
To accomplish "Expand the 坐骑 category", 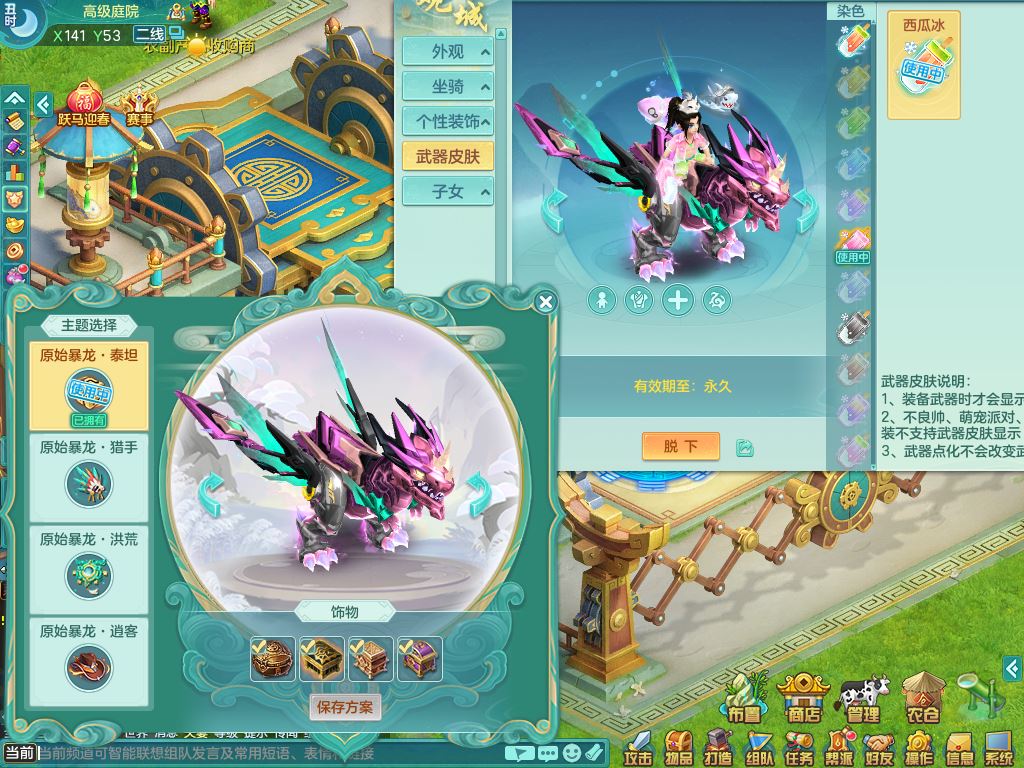I will point(447,87).
